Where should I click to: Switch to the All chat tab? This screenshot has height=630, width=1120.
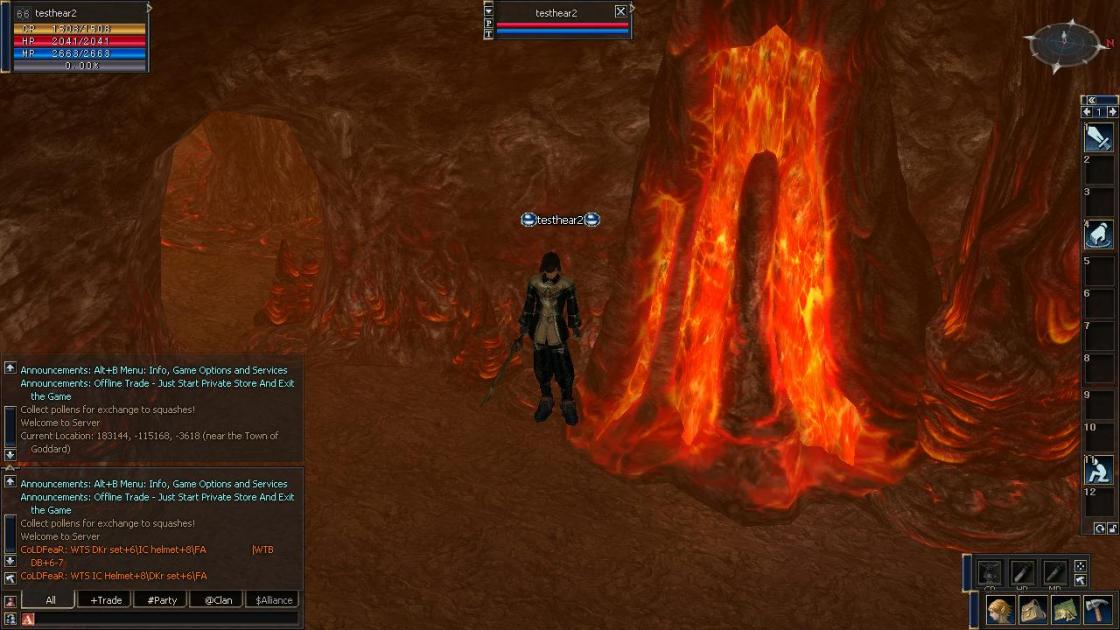51,600
